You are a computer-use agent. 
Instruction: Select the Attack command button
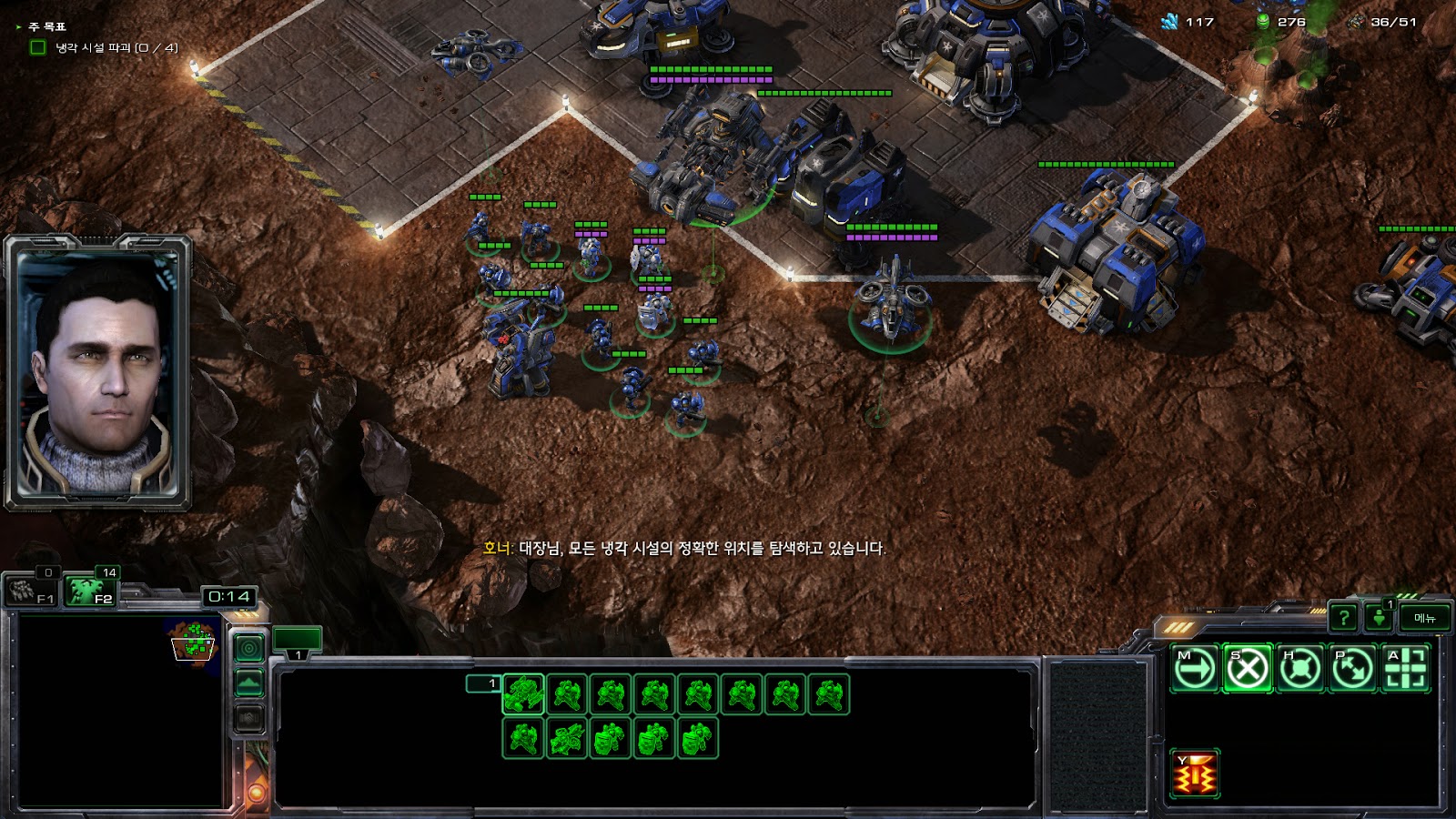[x=1406, y=669]
